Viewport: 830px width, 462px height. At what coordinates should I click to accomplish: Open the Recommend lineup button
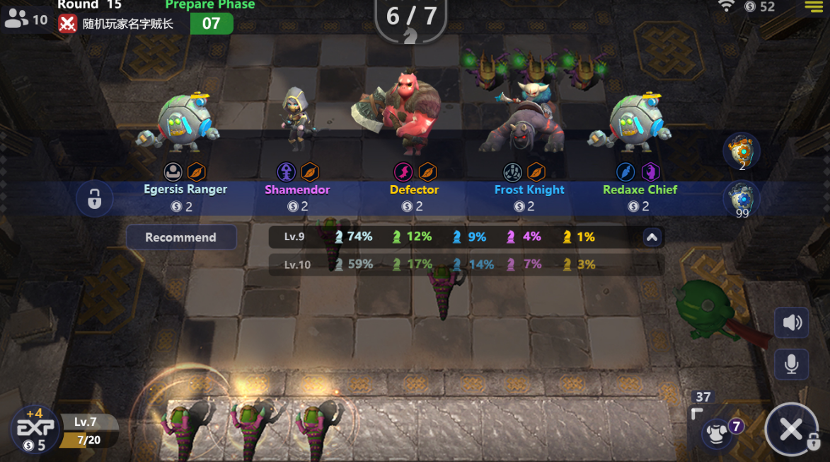(181, 237)
